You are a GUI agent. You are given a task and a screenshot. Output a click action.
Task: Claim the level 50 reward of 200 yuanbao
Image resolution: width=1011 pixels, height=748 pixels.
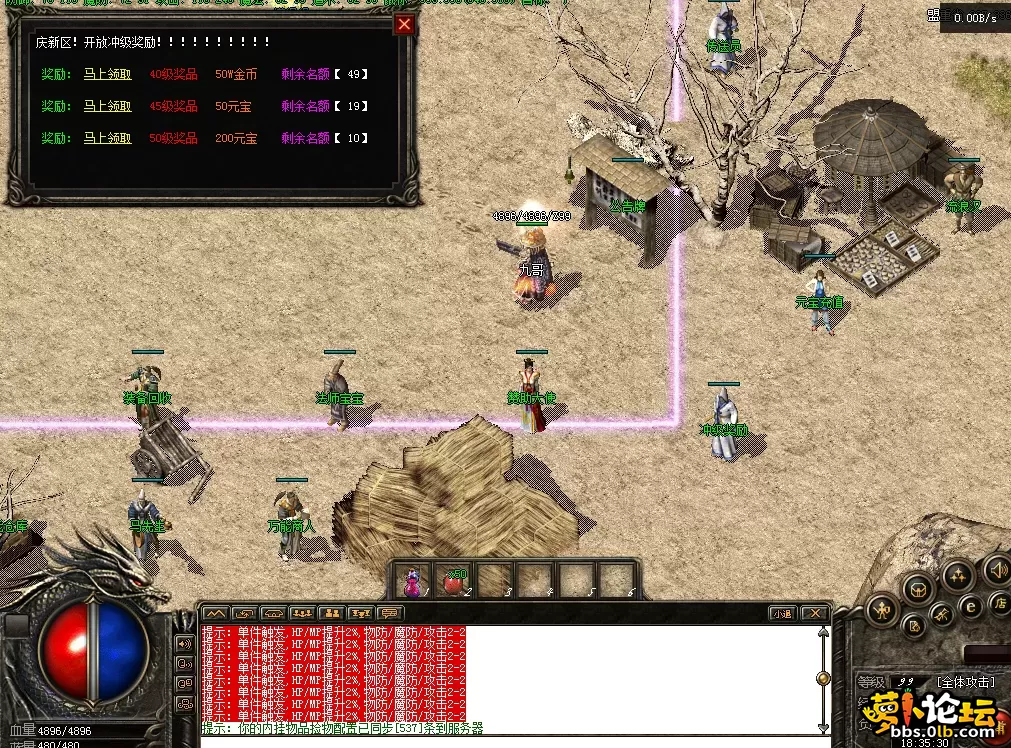107,138
